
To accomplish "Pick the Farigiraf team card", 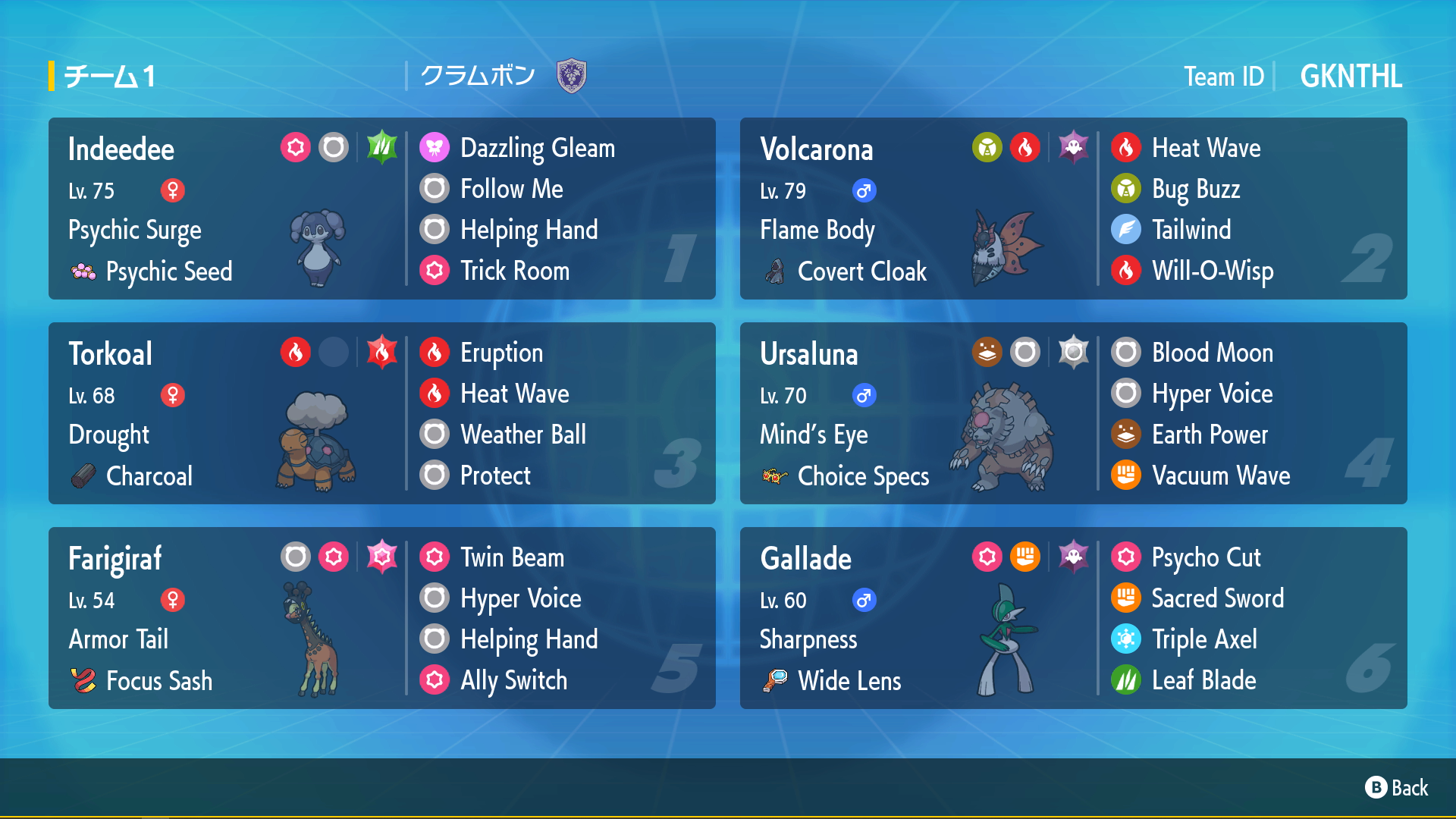I will (x=381, y=618).
